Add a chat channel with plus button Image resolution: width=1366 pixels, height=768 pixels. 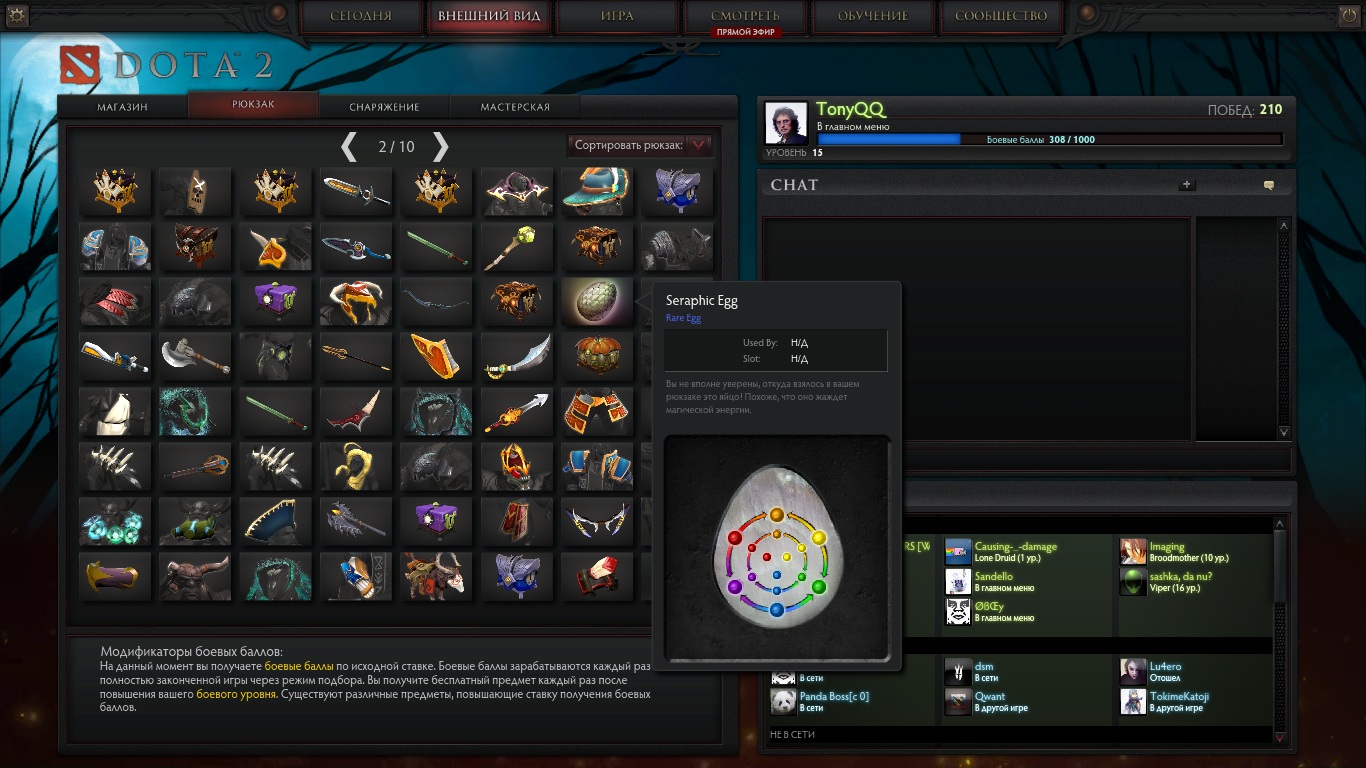click(1187, 185)
